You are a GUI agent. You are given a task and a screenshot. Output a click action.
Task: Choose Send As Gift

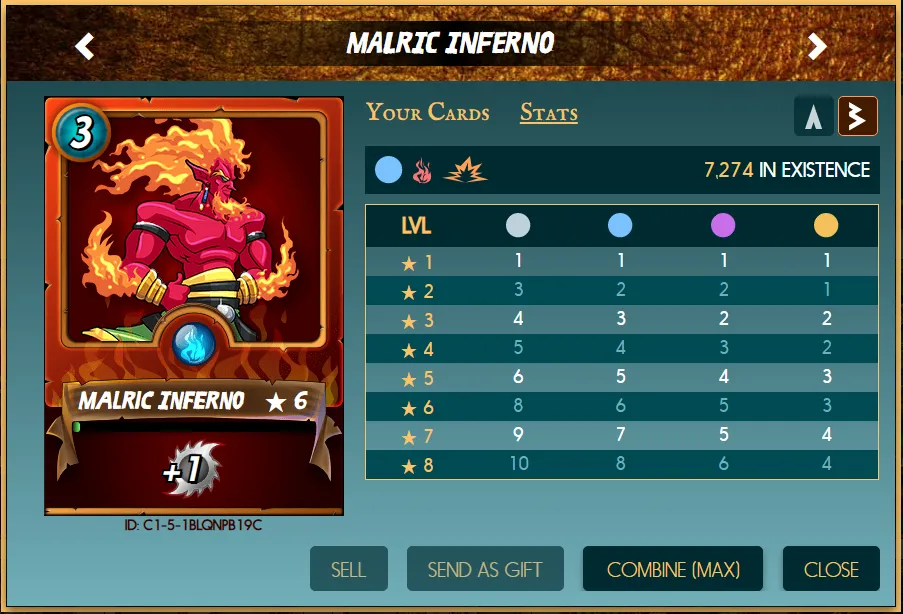click(x=485, y=570)
